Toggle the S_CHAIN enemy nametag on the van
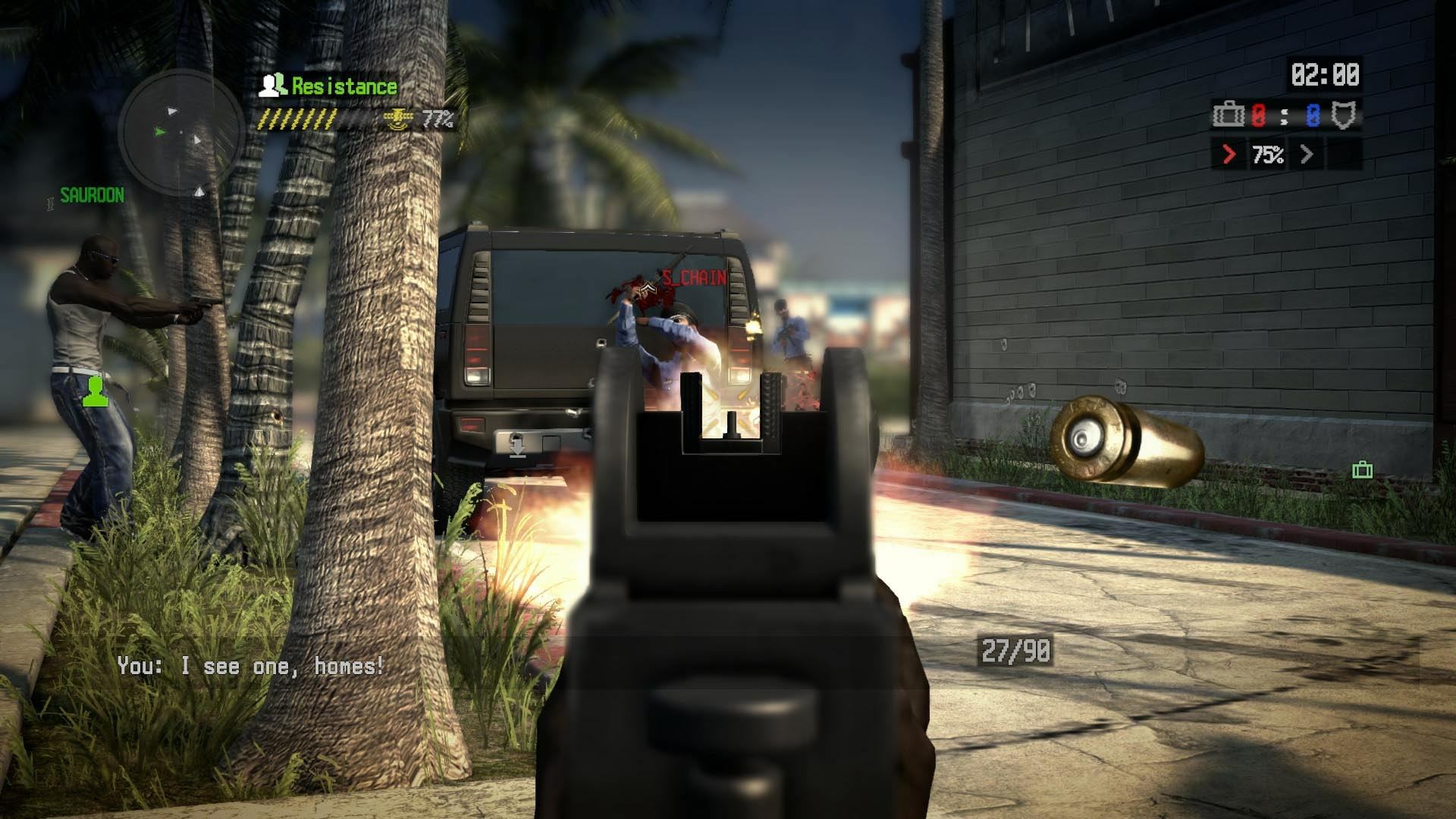Screen dimensions: 1456x819 point(692,279)
